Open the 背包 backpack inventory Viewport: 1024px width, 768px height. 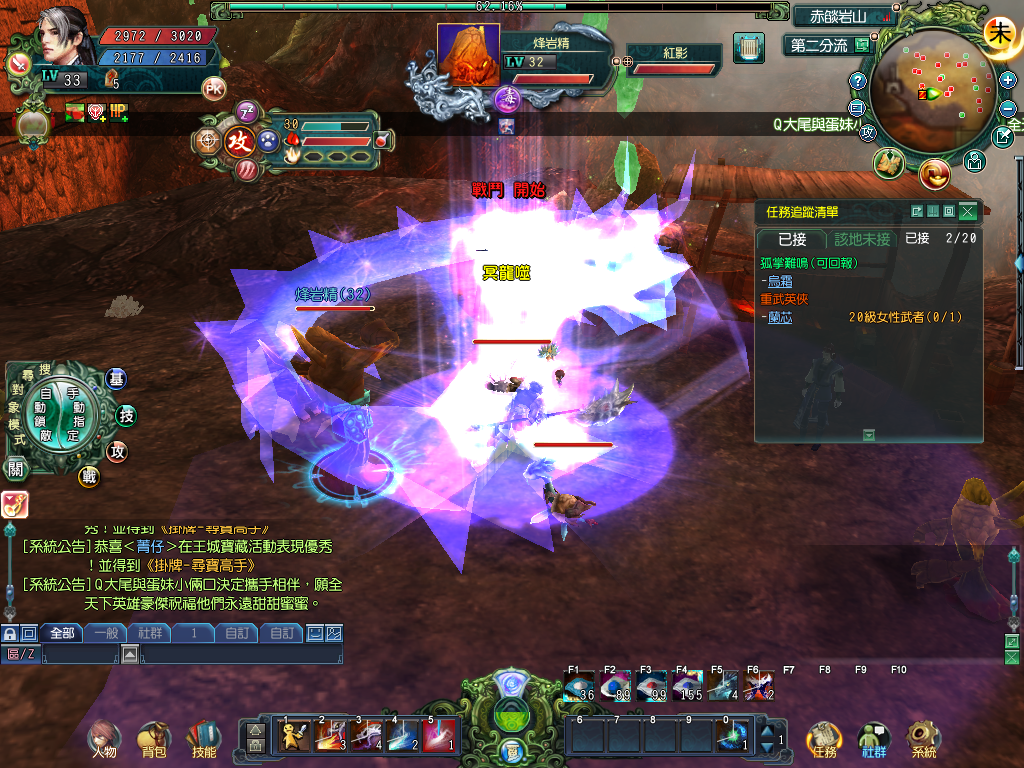[x=154, y=738]
